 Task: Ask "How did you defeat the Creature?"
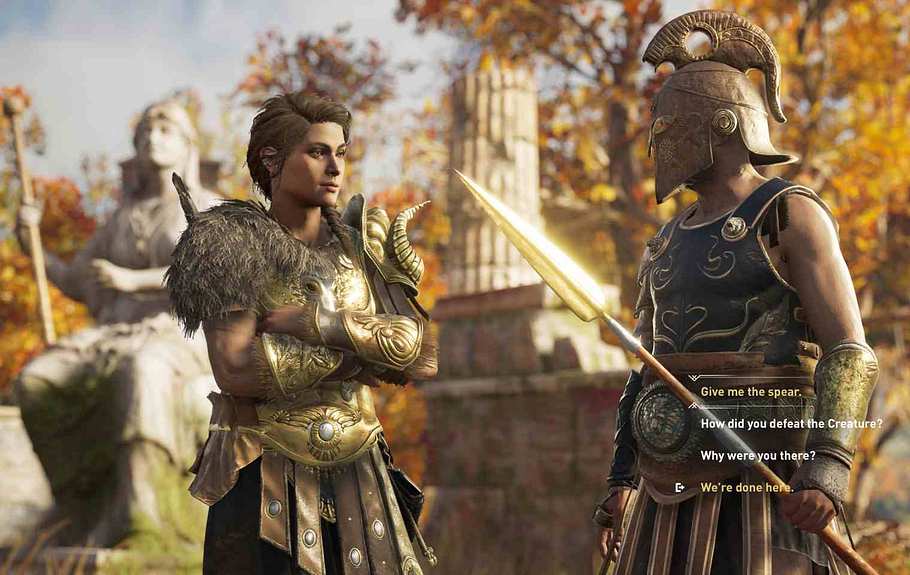pyautogui.click(x=791, y=424)
